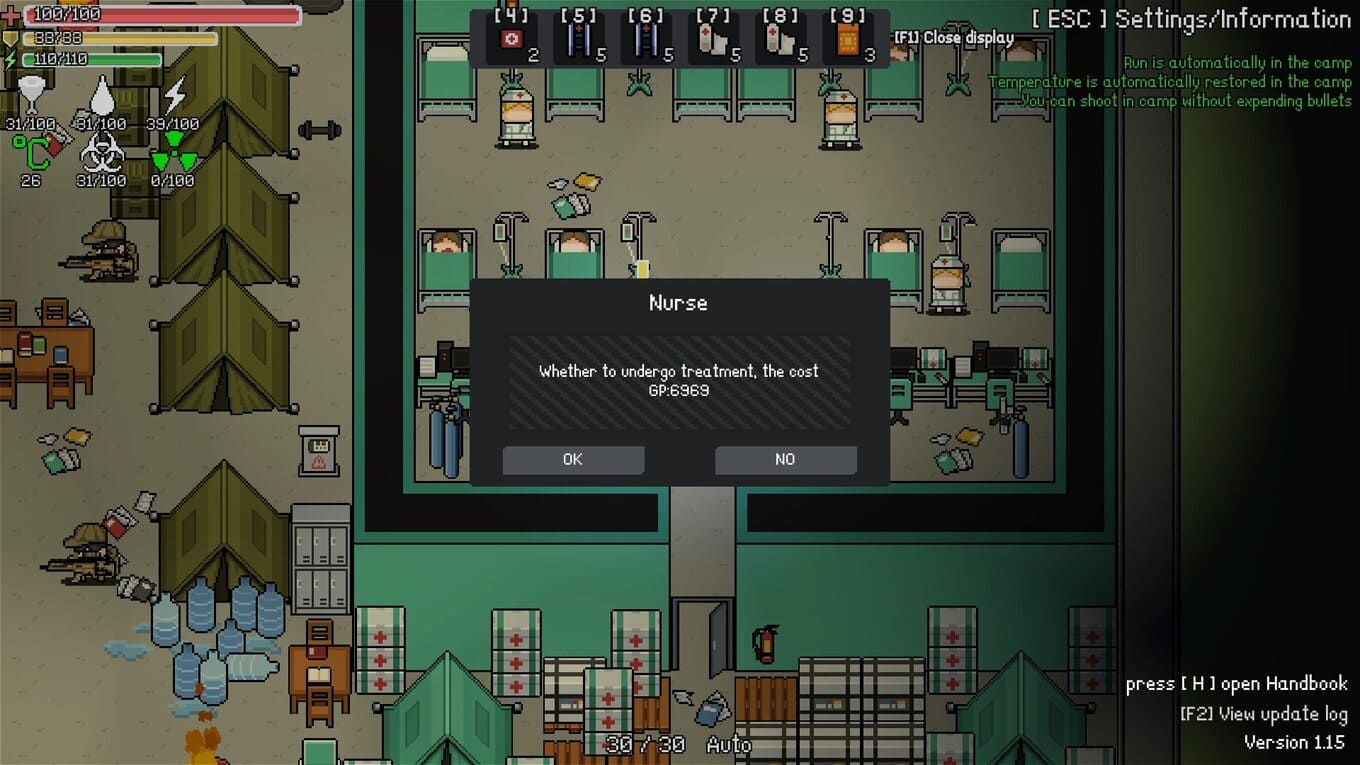Pick the bandage roll in hotbar slot 8
1360x765 pixels.
(x=781, y=41)
